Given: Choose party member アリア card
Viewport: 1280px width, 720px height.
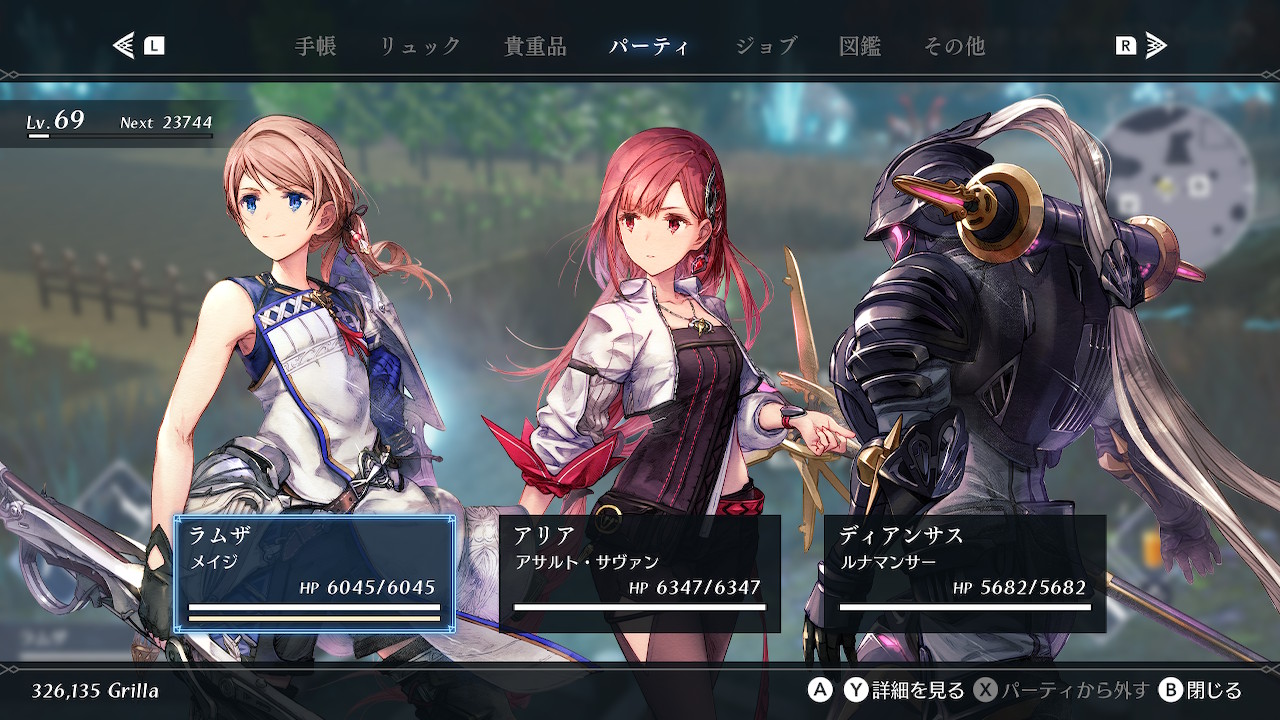Looking at the screenshot, I should [640, 574].
